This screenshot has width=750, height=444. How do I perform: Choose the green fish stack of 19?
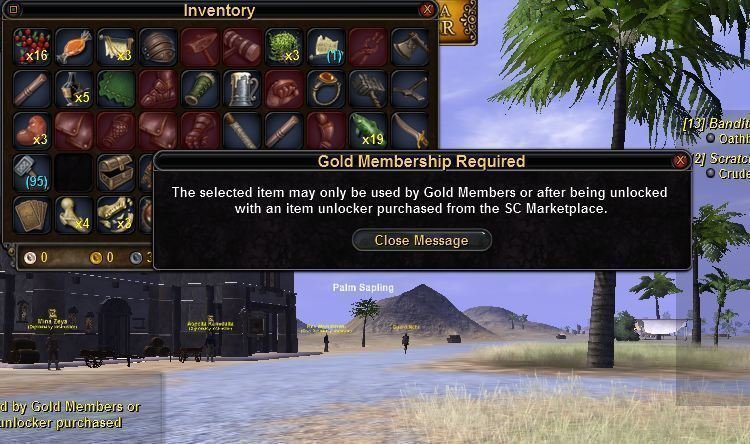tap(367, 130)
